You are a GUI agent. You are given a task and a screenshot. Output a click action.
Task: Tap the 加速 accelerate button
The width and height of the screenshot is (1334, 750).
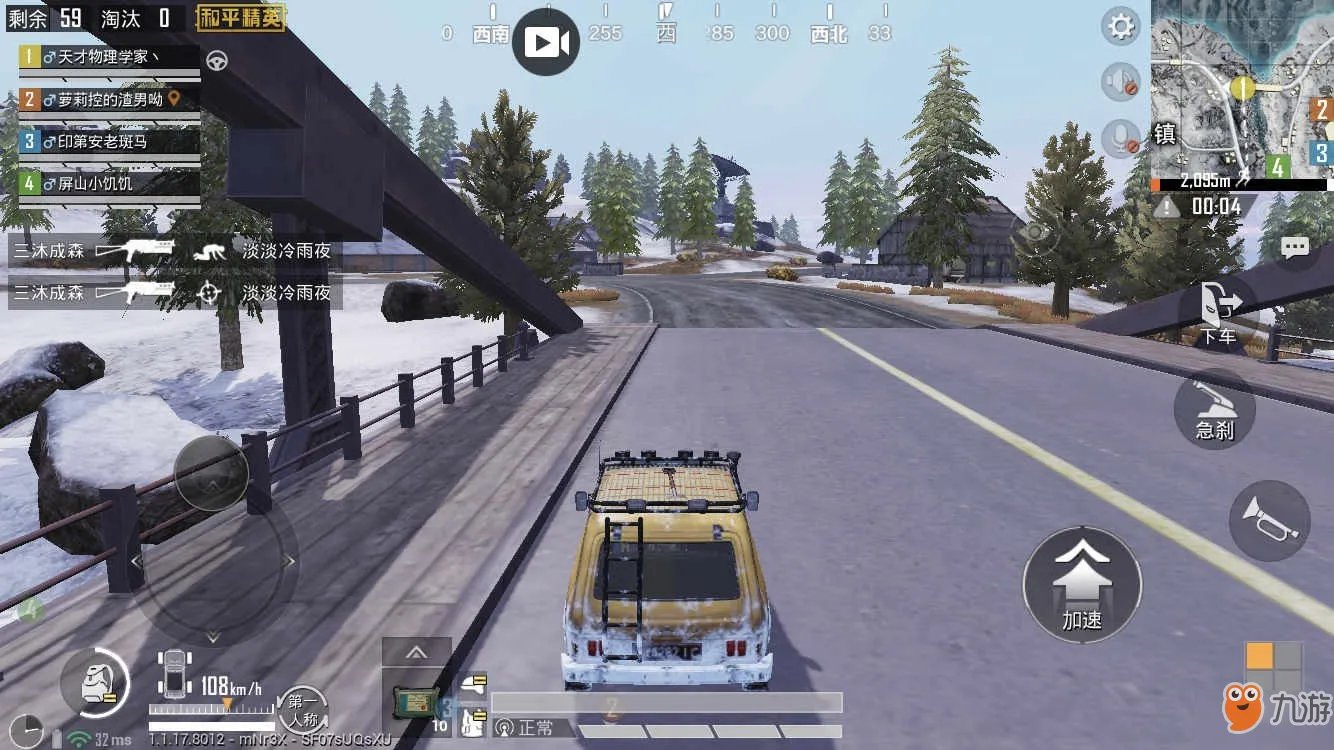point(1081,585)
